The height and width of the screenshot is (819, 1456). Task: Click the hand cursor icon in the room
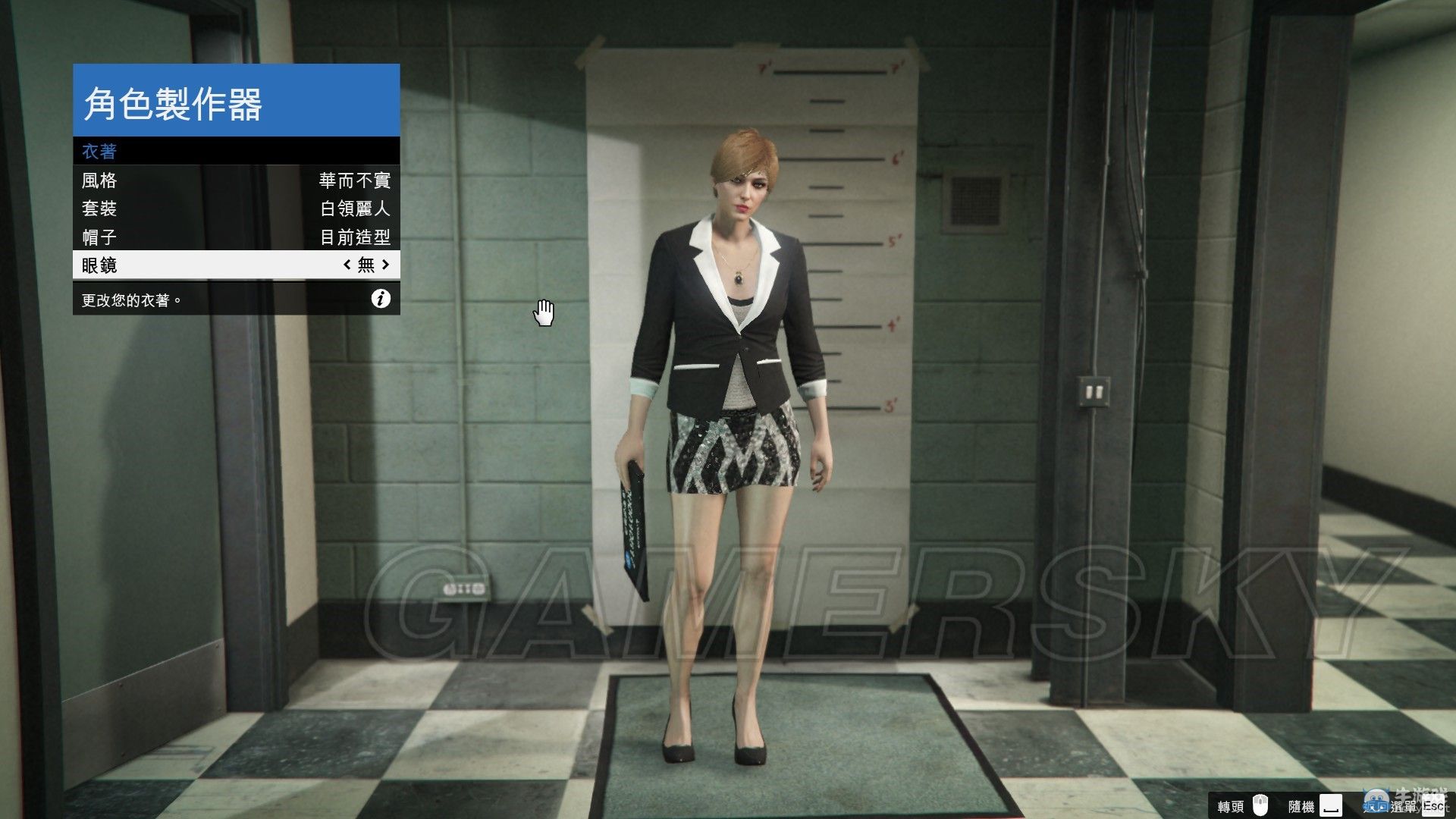pyautogui.click(x=544, y=311)
